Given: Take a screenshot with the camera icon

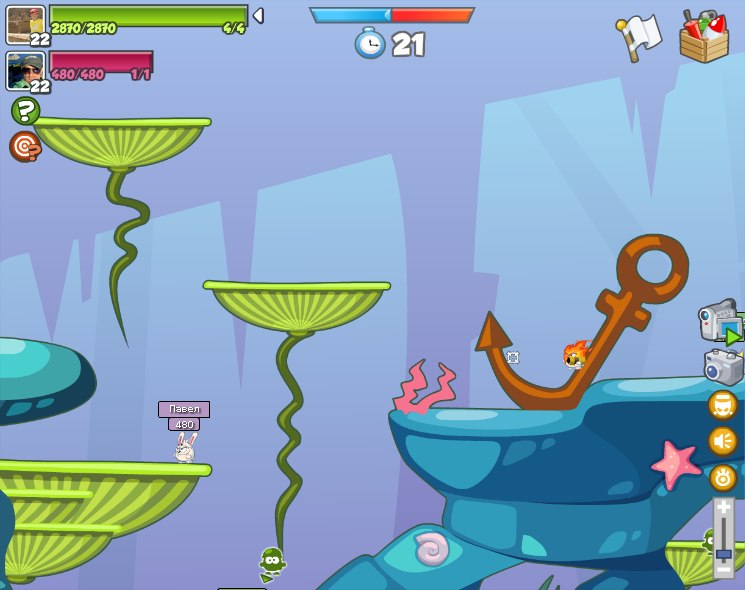Looking at the screenshot, I should [x=723, y=366].
